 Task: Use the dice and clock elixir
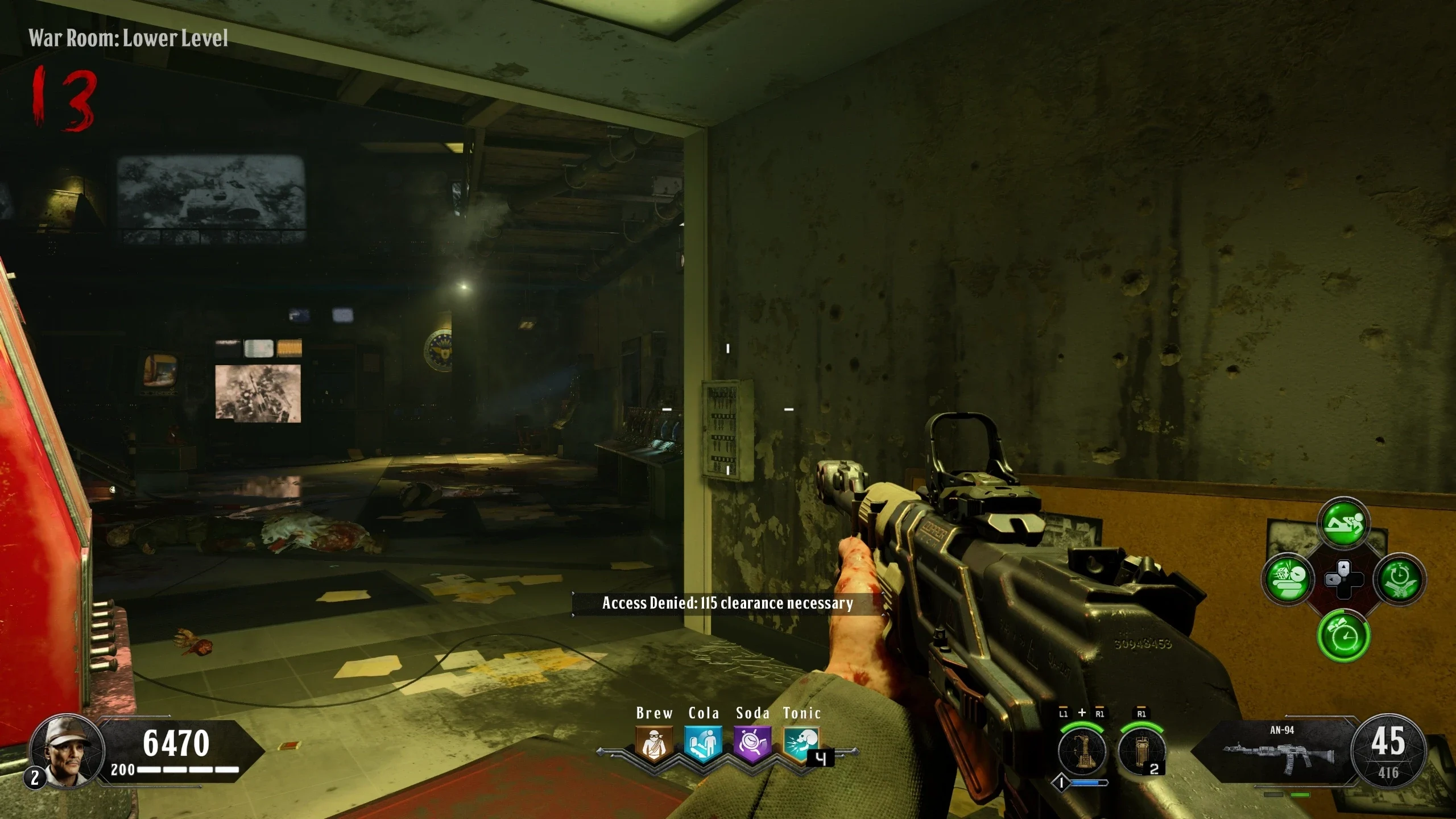[1288, 580]
